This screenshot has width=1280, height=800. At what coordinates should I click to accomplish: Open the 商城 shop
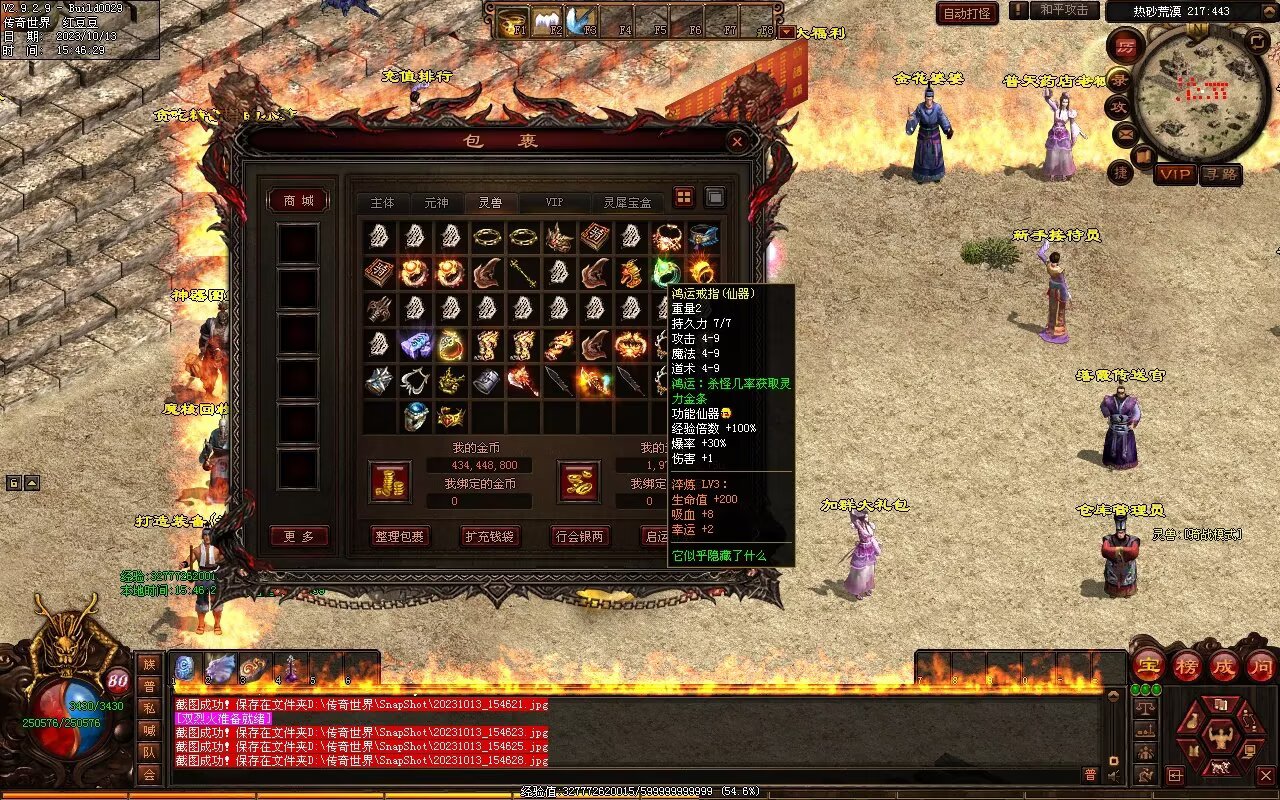[299, 201]
